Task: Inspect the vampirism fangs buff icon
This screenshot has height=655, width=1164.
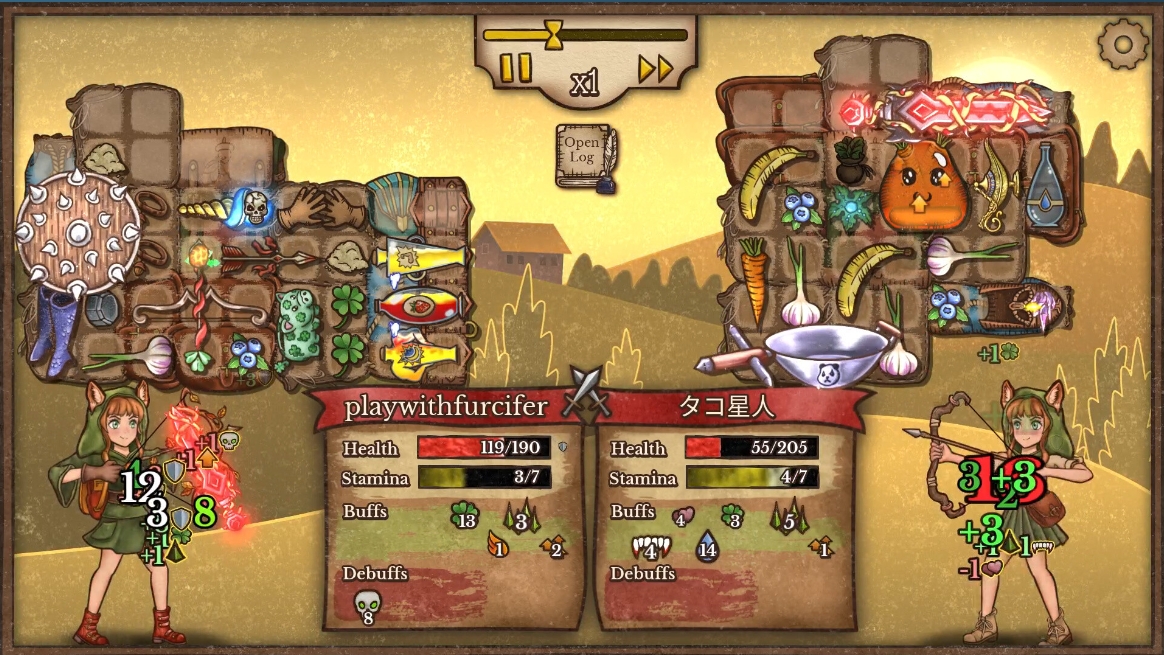Action: point(650,547)
